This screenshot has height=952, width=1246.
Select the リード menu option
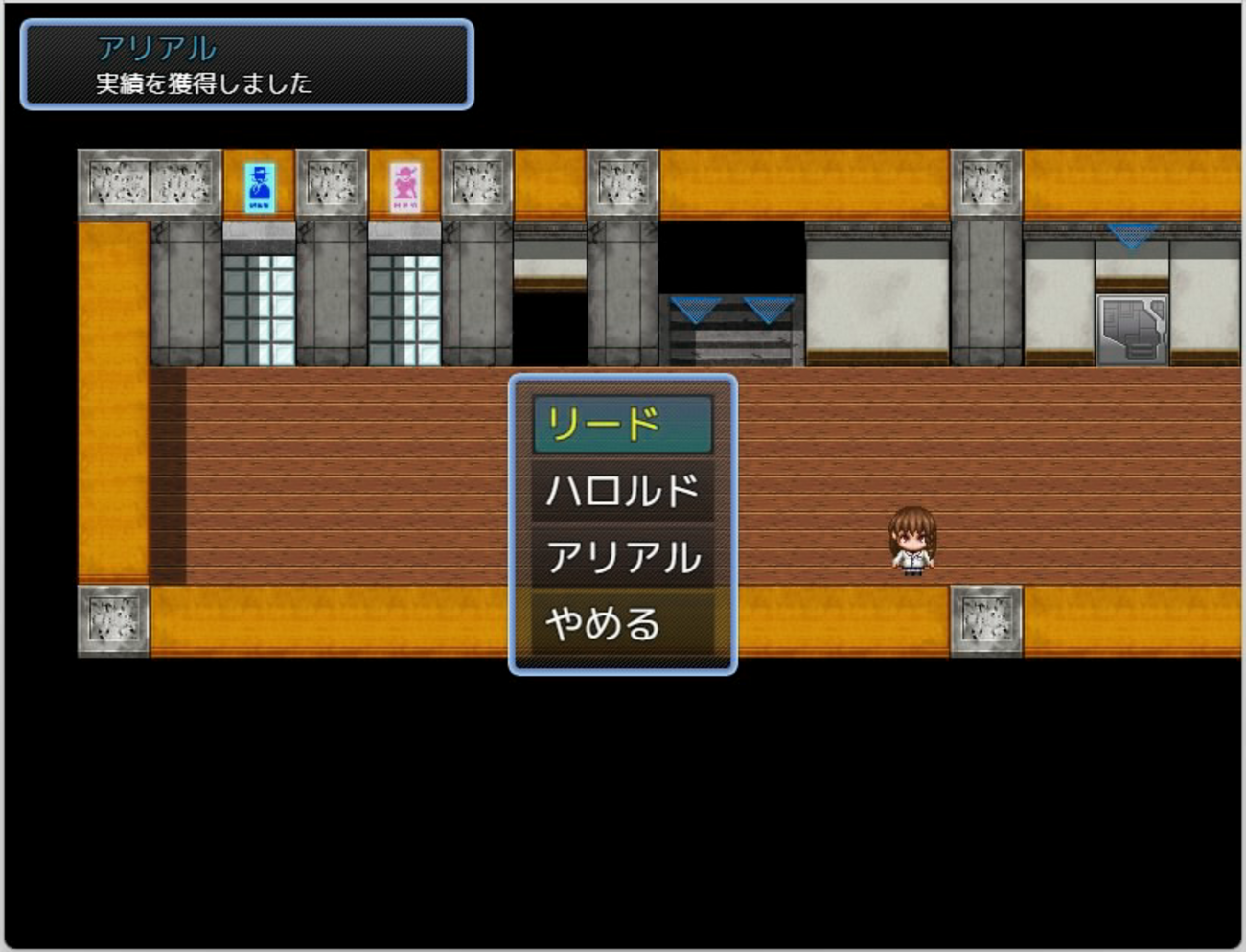[x=622, y=425]
